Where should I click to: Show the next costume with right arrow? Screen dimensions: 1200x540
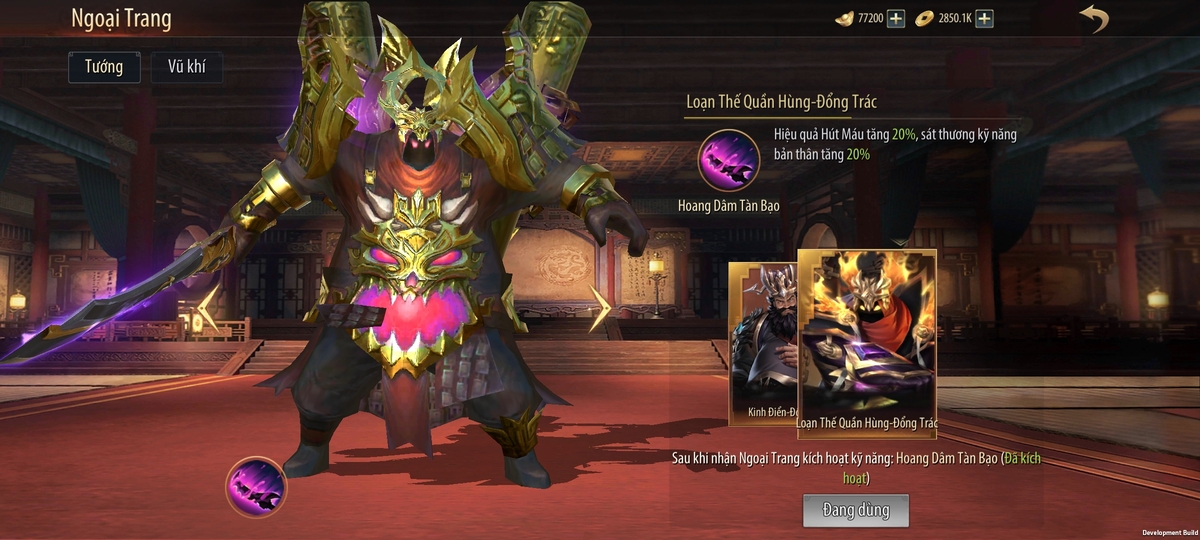pos(599,309)
